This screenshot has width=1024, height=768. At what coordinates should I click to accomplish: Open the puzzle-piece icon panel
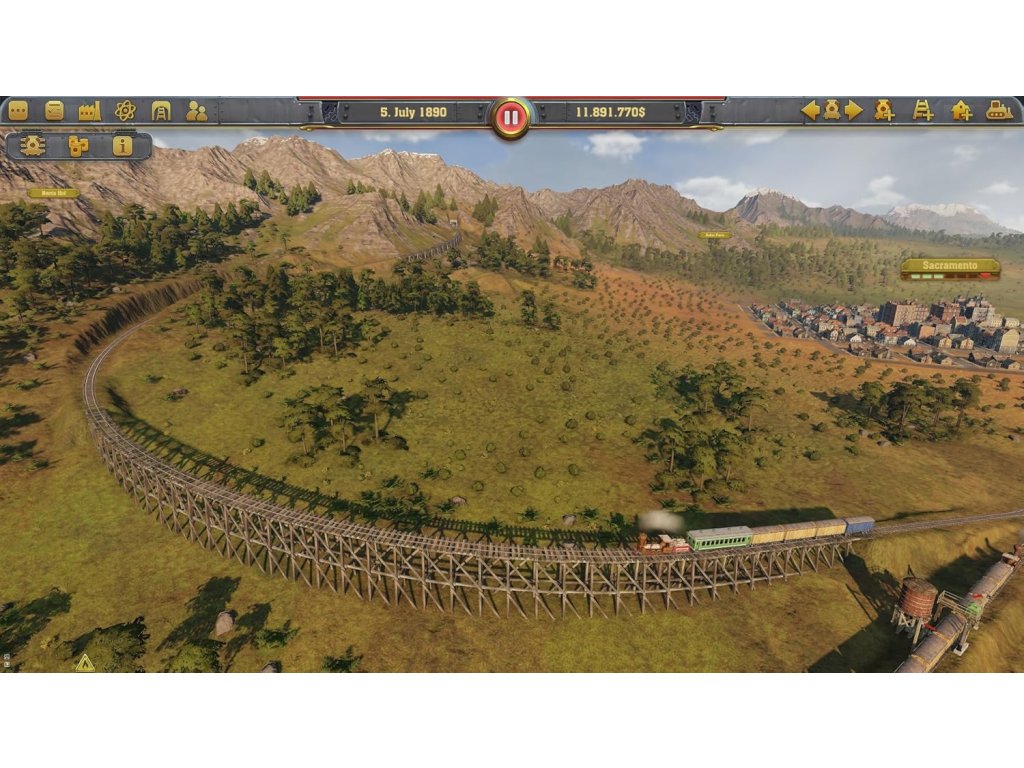point(78,146)
